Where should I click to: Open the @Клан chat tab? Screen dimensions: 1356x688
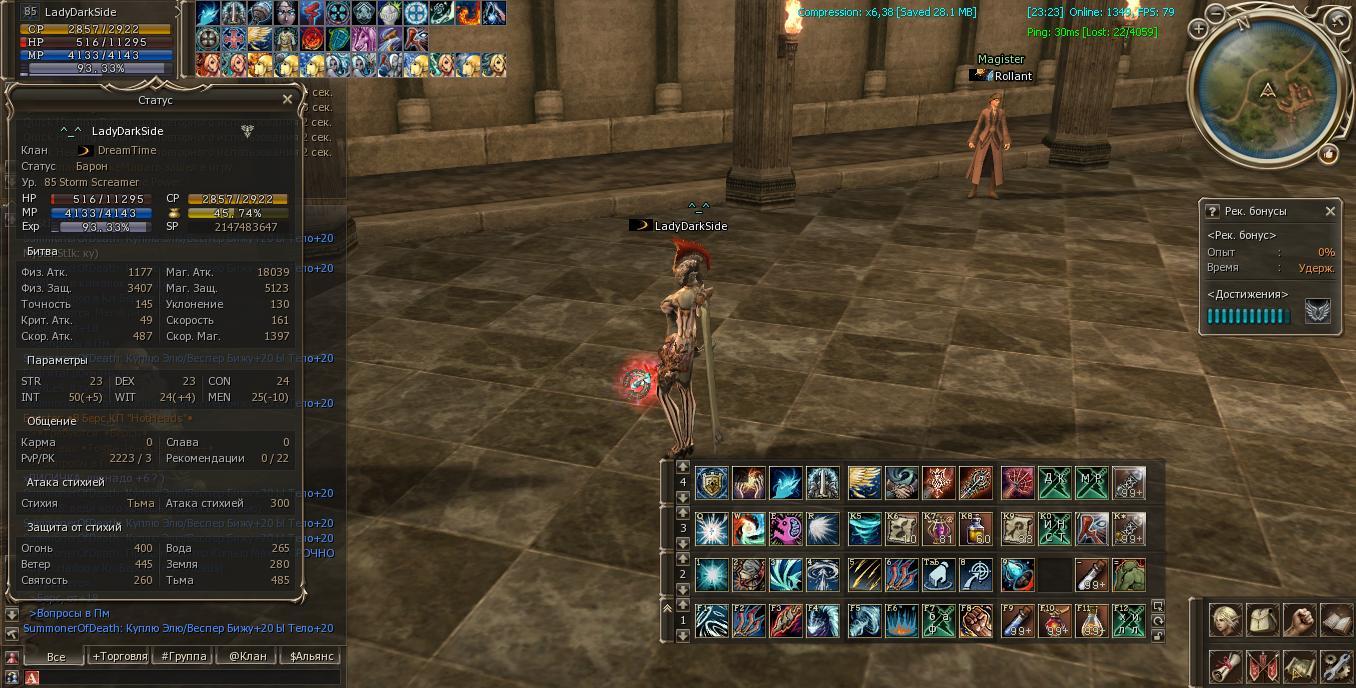click(x=247, y=656)
